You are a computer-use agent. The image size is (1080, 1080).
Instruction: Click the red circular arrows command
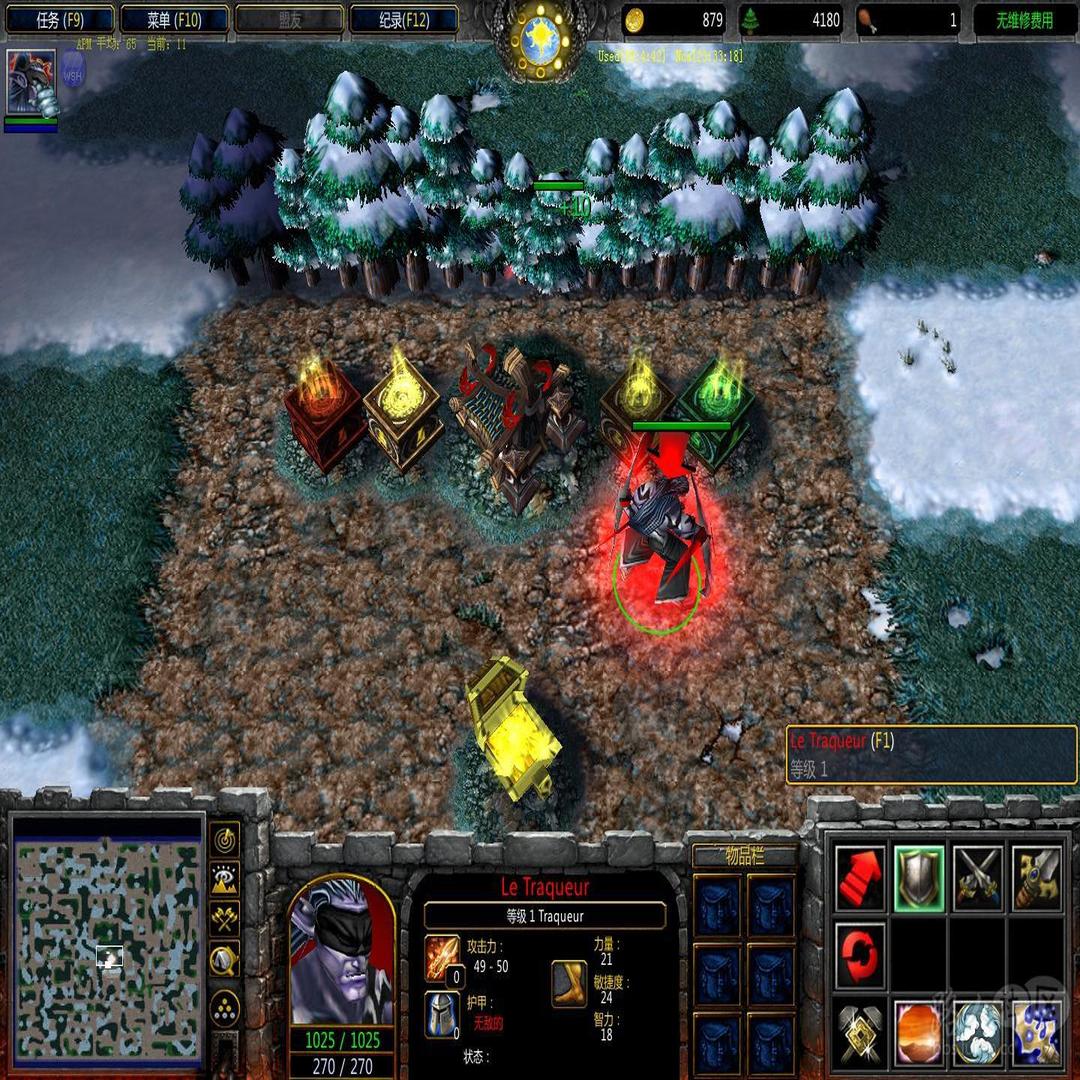click(x=860, y=954)
